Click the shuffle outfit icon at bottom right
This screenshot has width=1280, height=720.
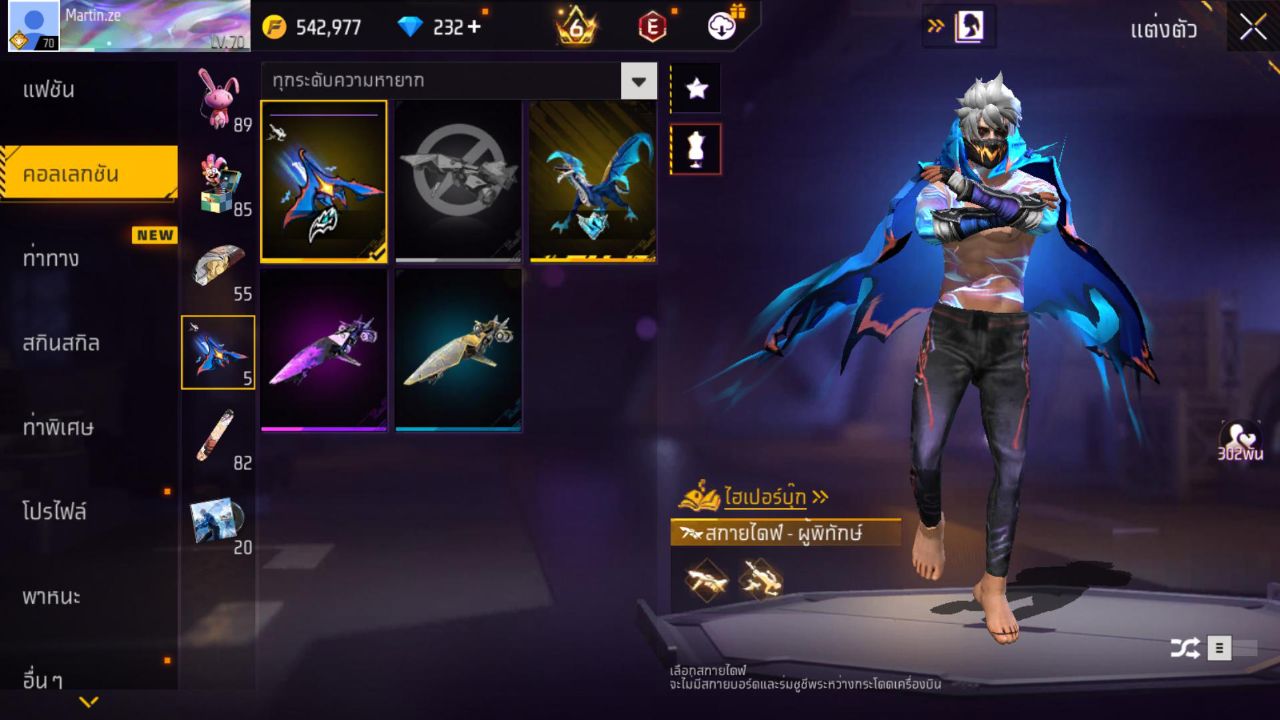[x=1186, y=647]
